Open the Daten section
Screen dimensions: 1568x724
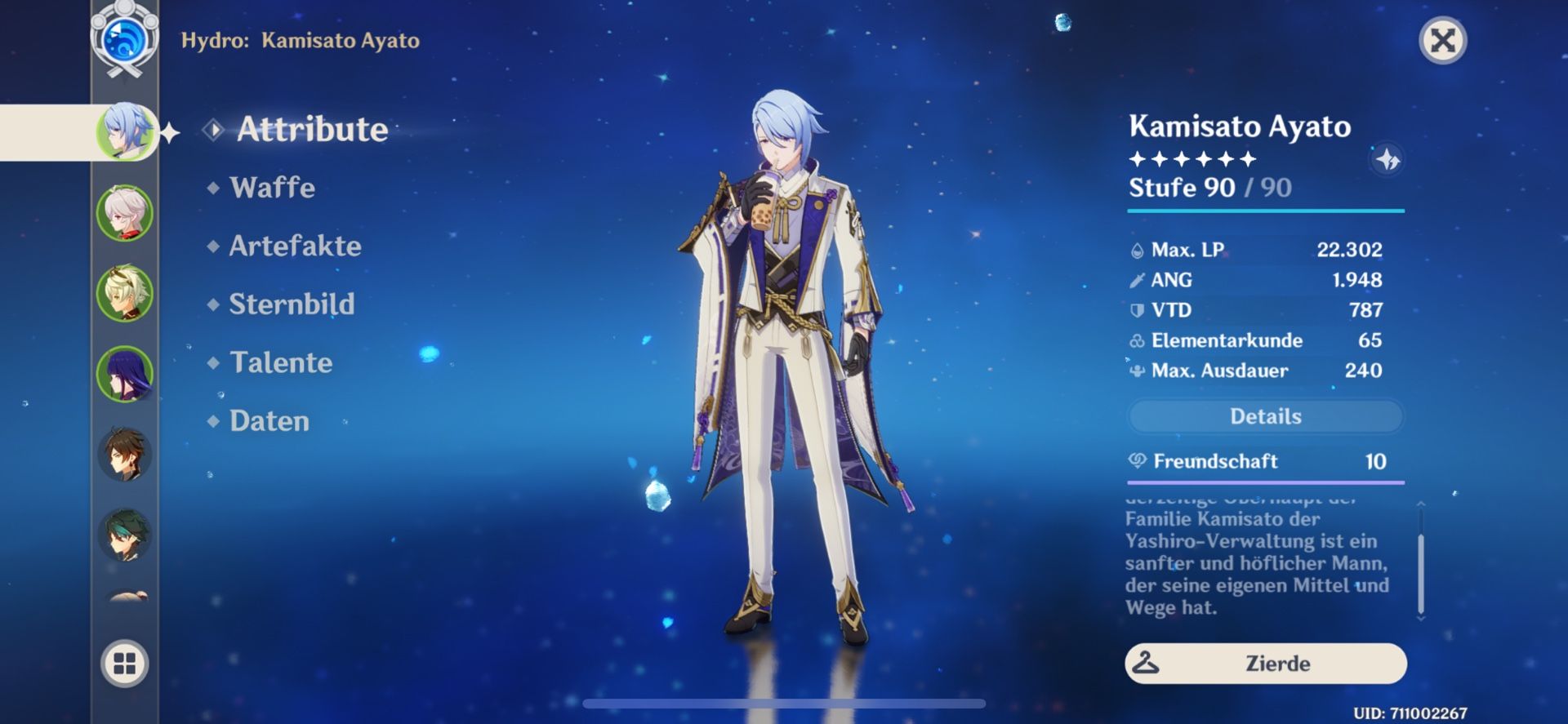(269, 421)
